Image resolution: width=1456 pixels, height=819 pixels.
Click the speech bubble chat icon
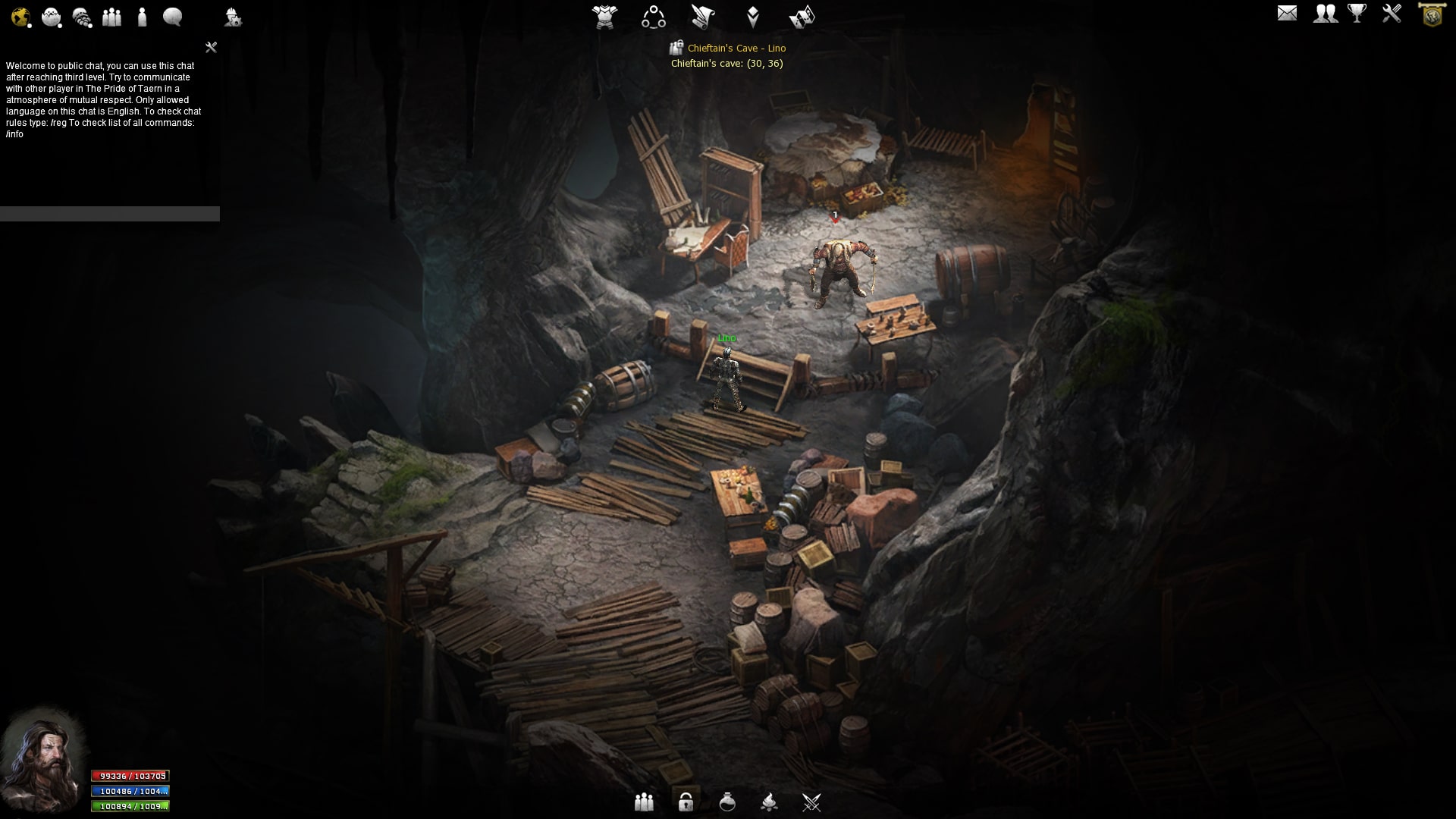[x=173, y=17]
